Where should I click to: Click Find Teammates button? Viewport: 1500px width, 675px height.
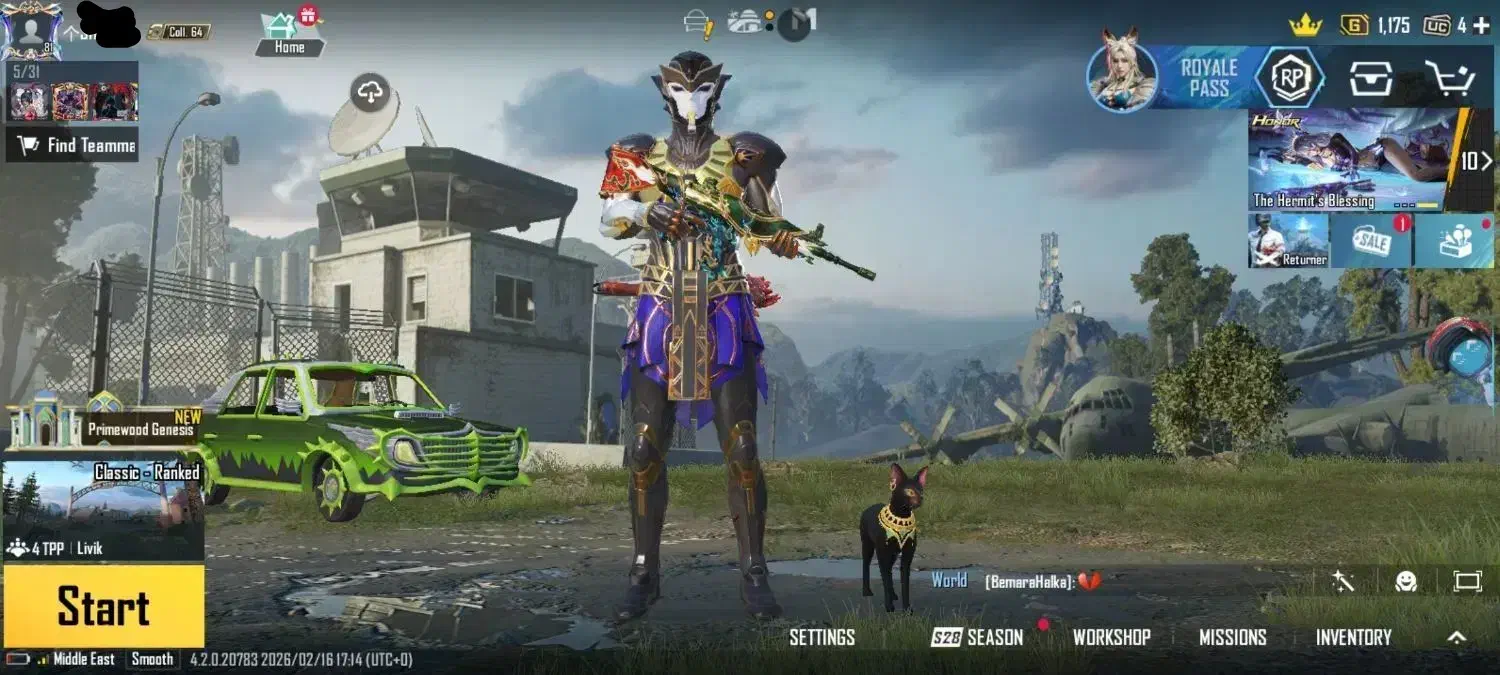click(72, 146)
